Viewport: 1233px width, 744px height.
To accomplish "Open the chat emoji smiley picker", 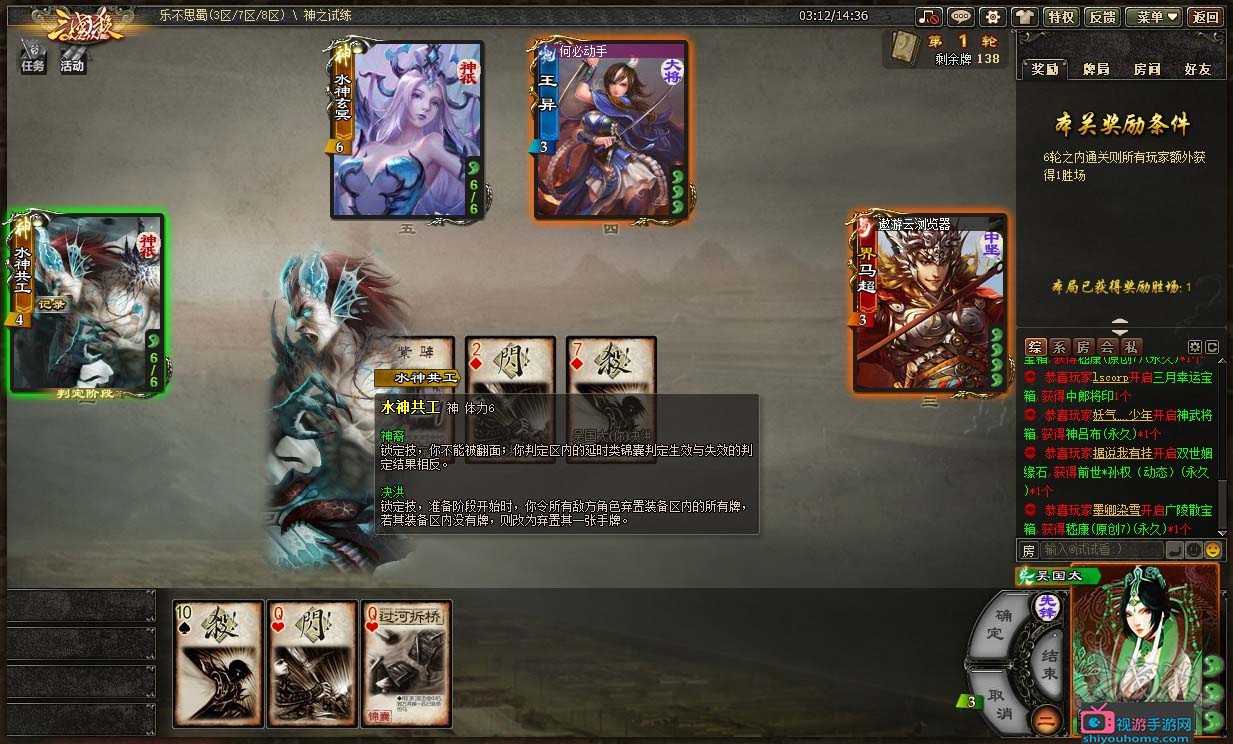I will (x=1212, y=550).
